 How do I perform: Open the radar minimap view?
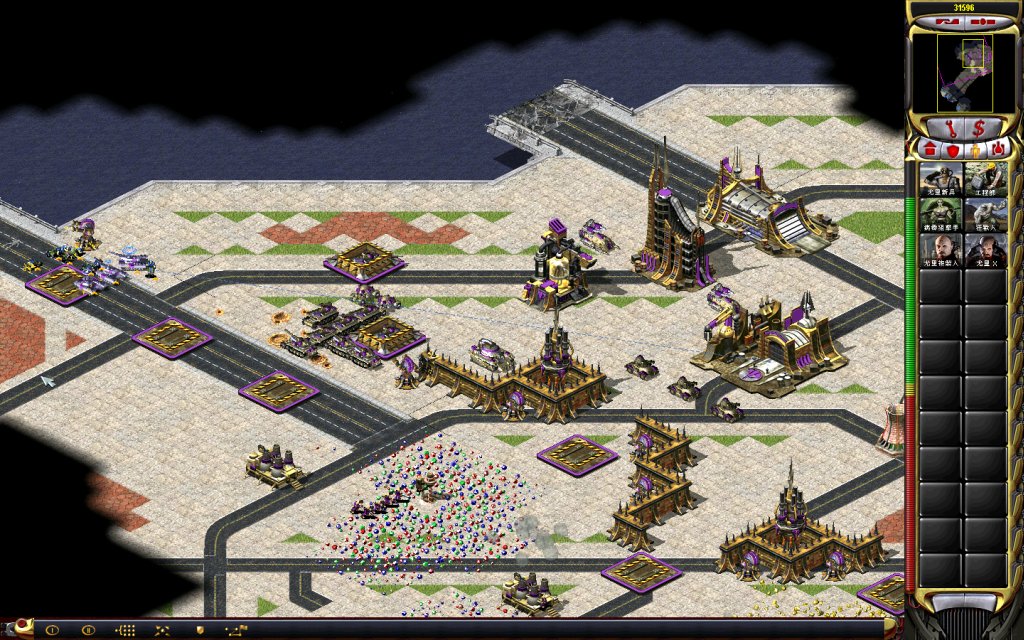click(x=964, y=73)
